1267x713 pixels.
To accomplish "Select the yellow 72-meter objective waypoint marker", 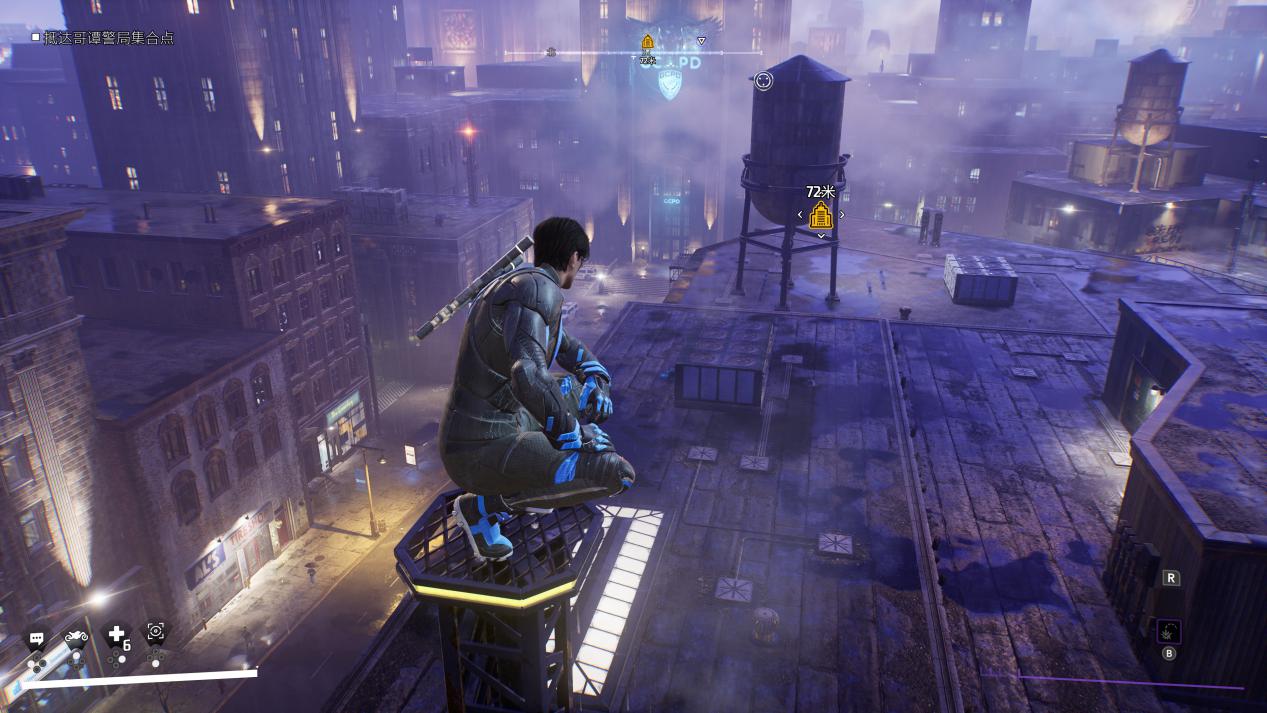I will point(821,214).
